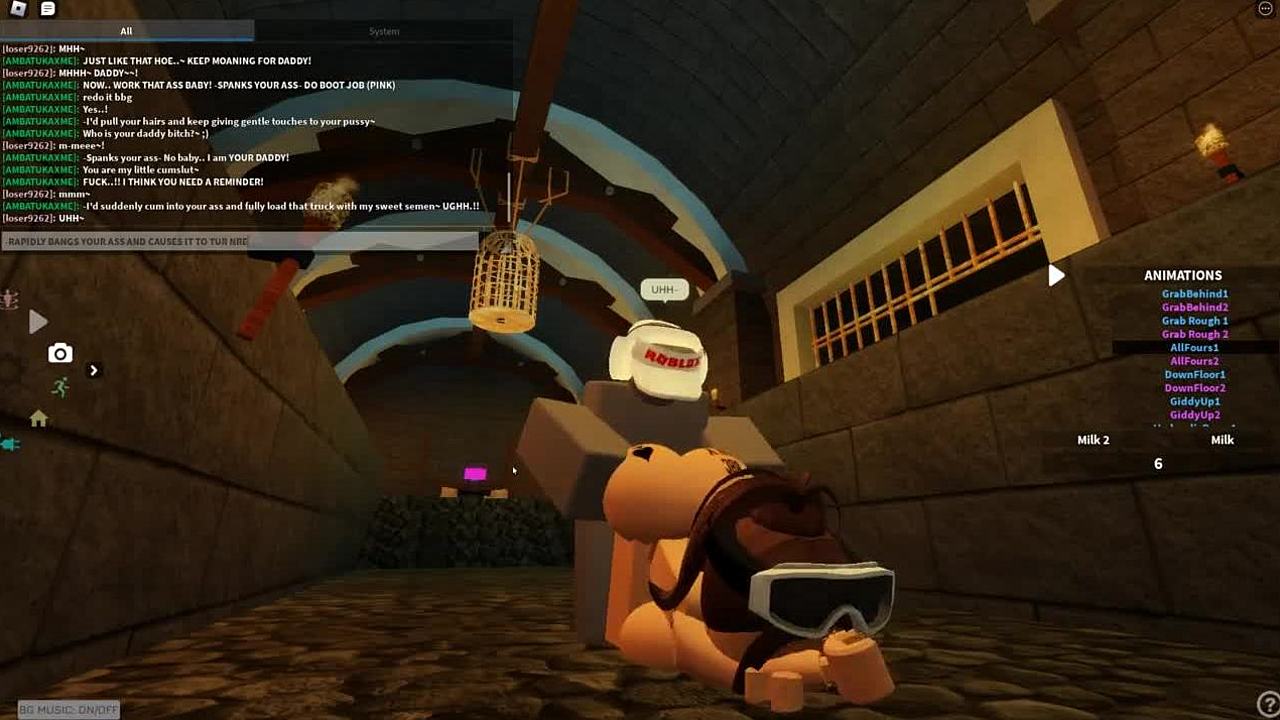The width and height of the screenshot is (1280, 720).
Task: Click the green running figure icon
Action: (x=60, y=387)
